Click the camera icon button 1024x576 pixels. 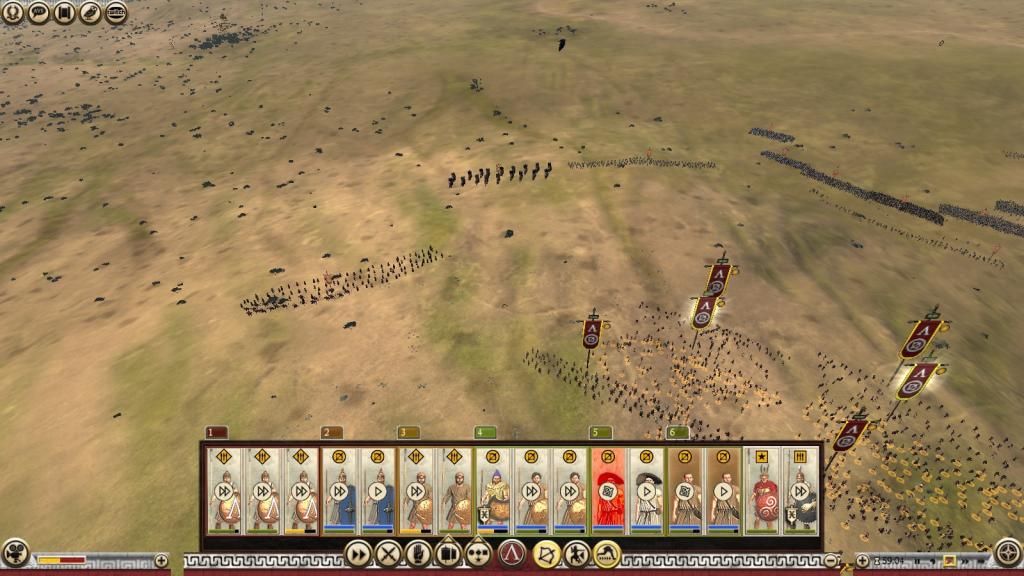14,552
